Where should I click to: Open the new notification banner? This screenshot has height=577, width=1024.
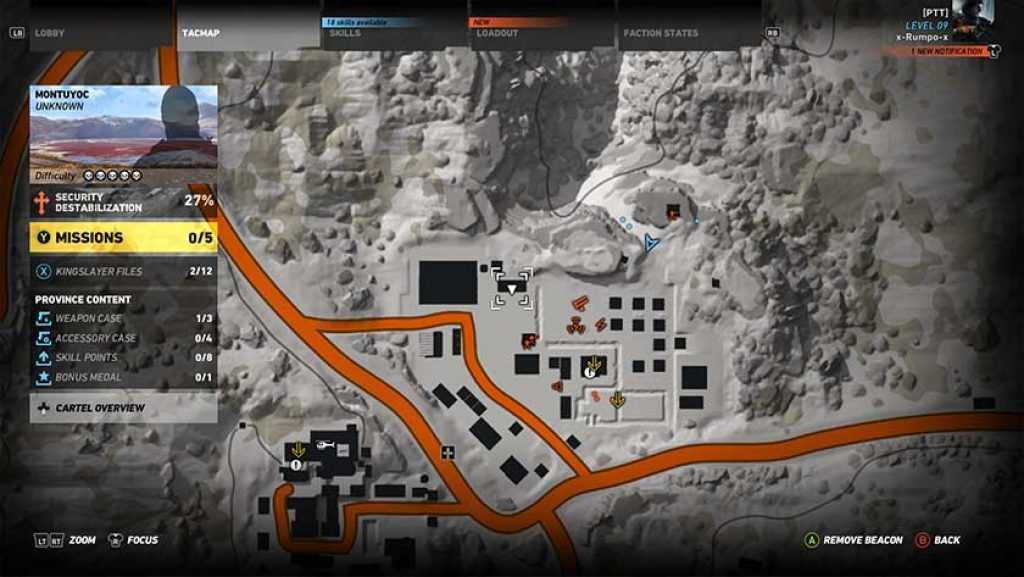click(946, 51)
